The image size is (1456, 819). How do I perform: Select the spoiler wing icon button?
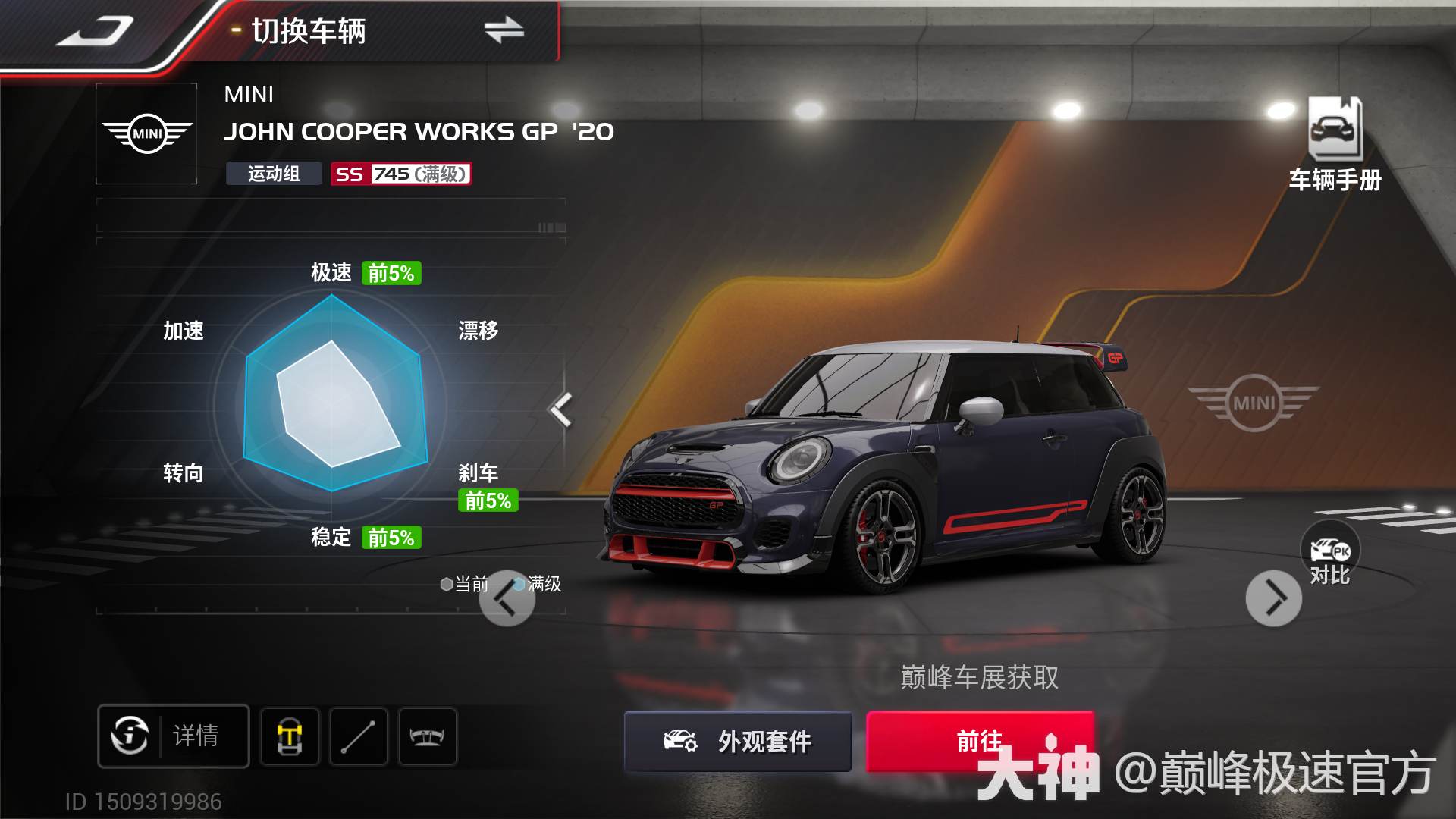pos(427,736)
